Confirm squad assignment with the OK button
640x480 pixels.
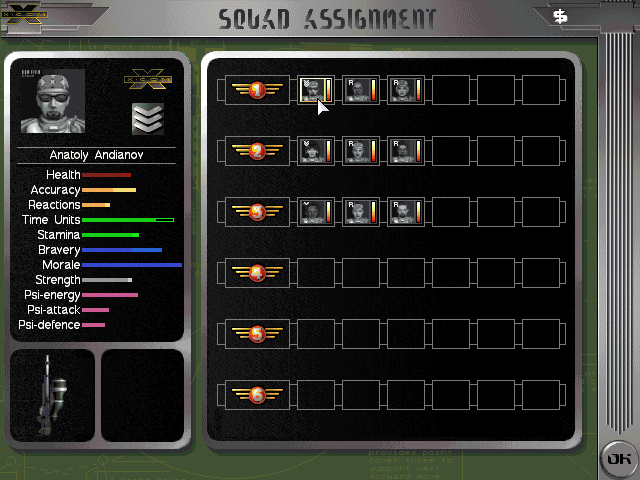click(617, 458)
